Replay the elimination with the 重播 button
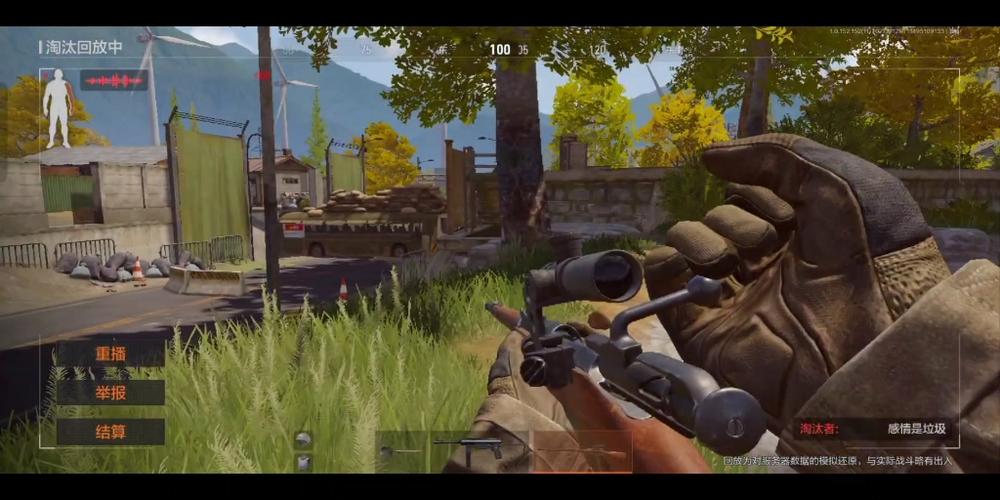This screenshot has width=1000, height=500. [110, 353]
